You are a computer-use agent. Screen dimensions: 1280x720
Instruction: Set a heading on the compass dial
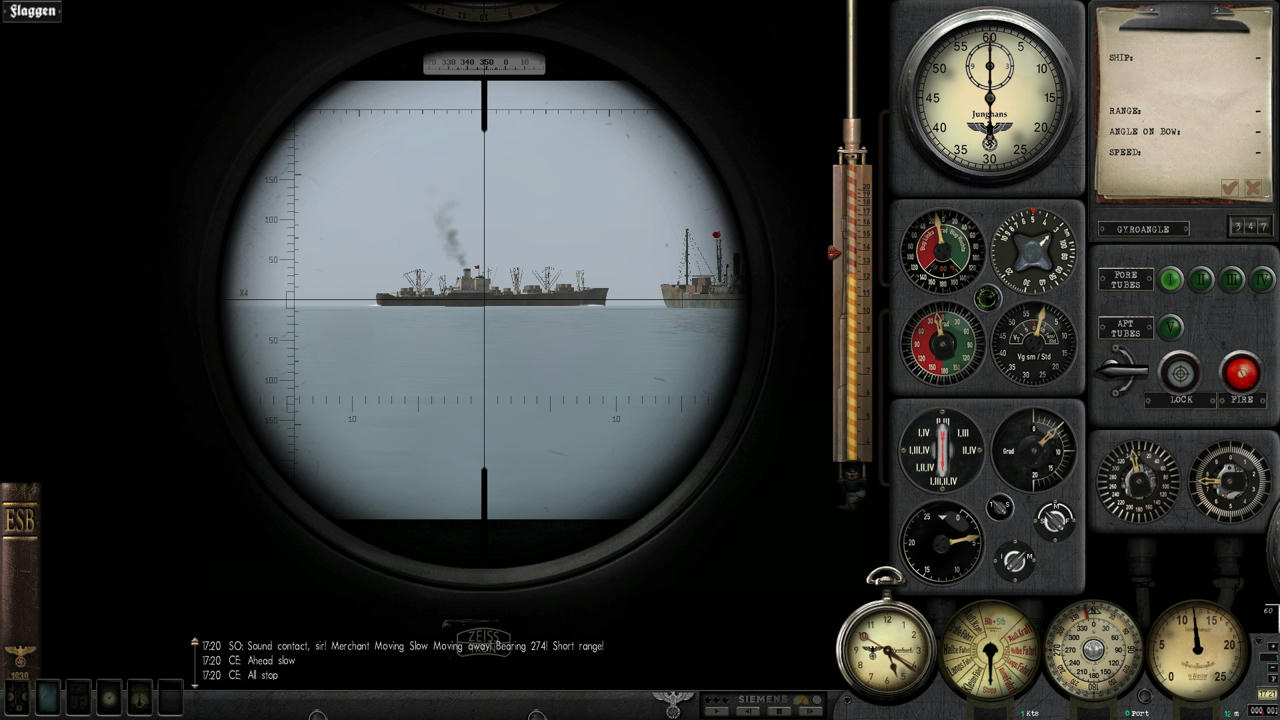1093,652
